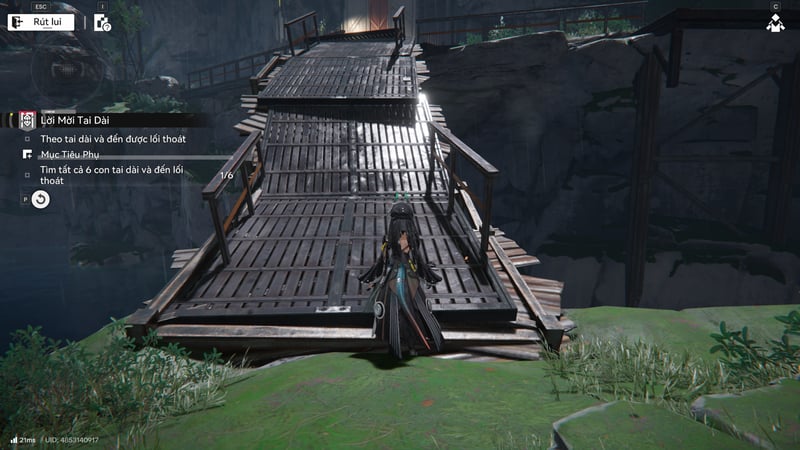
Task: Activate the circular reset arrow icon
Action: (x=40, y=200)
